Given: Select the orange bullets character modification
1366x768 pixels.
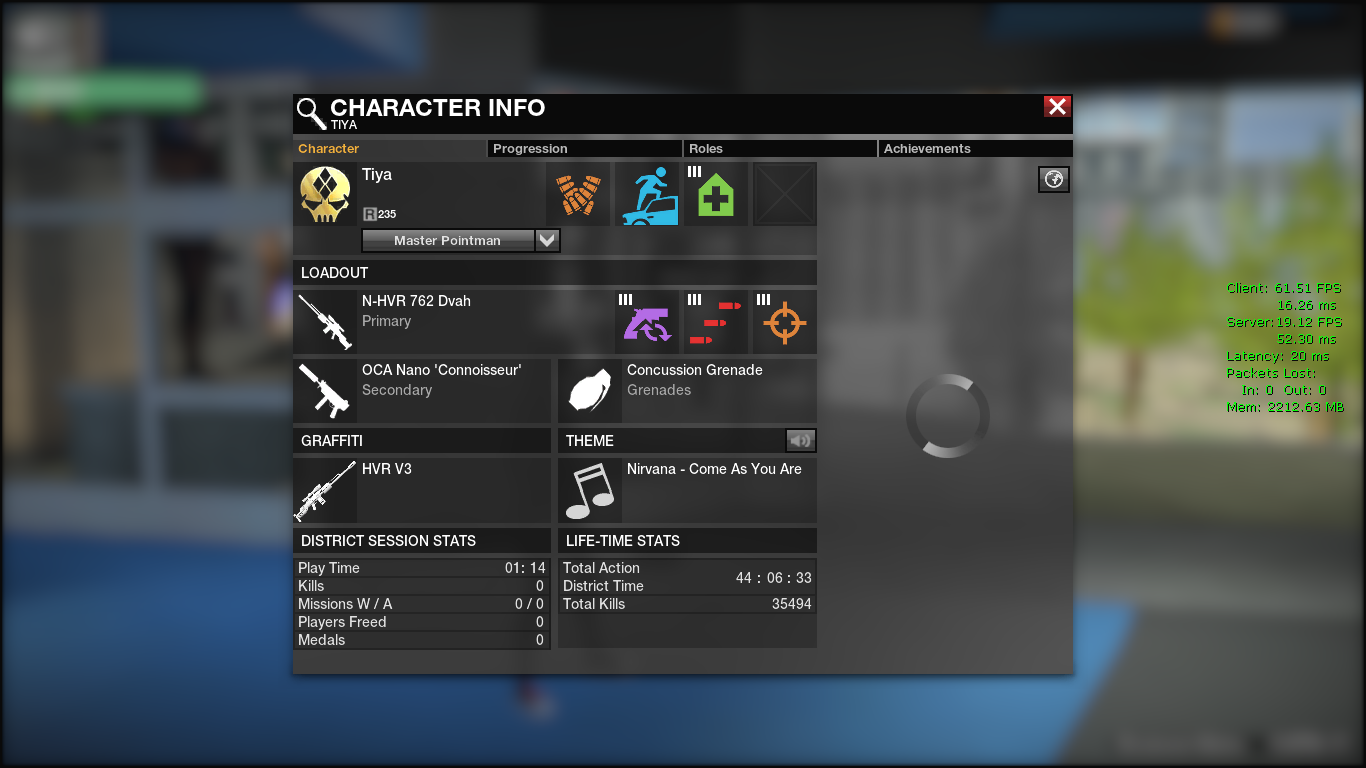Looking at the screenshot, I should (x=578, y=194).
